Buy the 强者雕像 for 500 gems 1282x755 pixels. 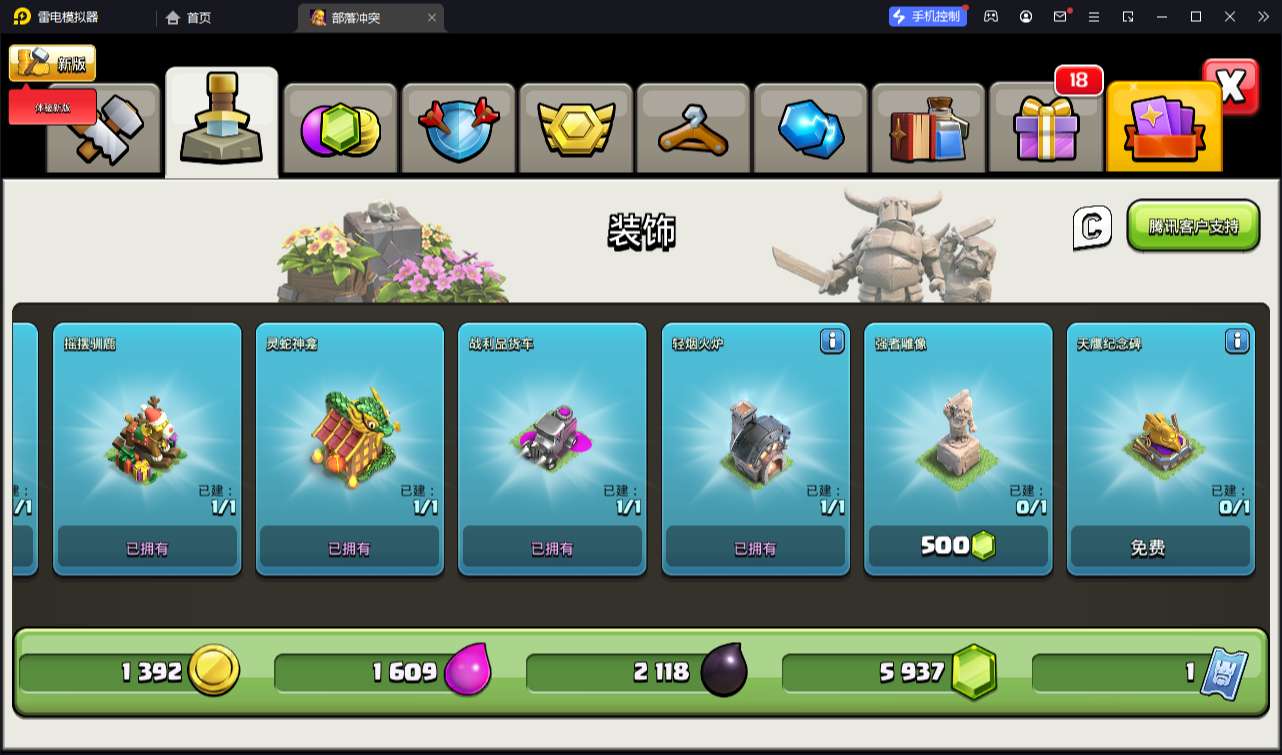[958, 546]
